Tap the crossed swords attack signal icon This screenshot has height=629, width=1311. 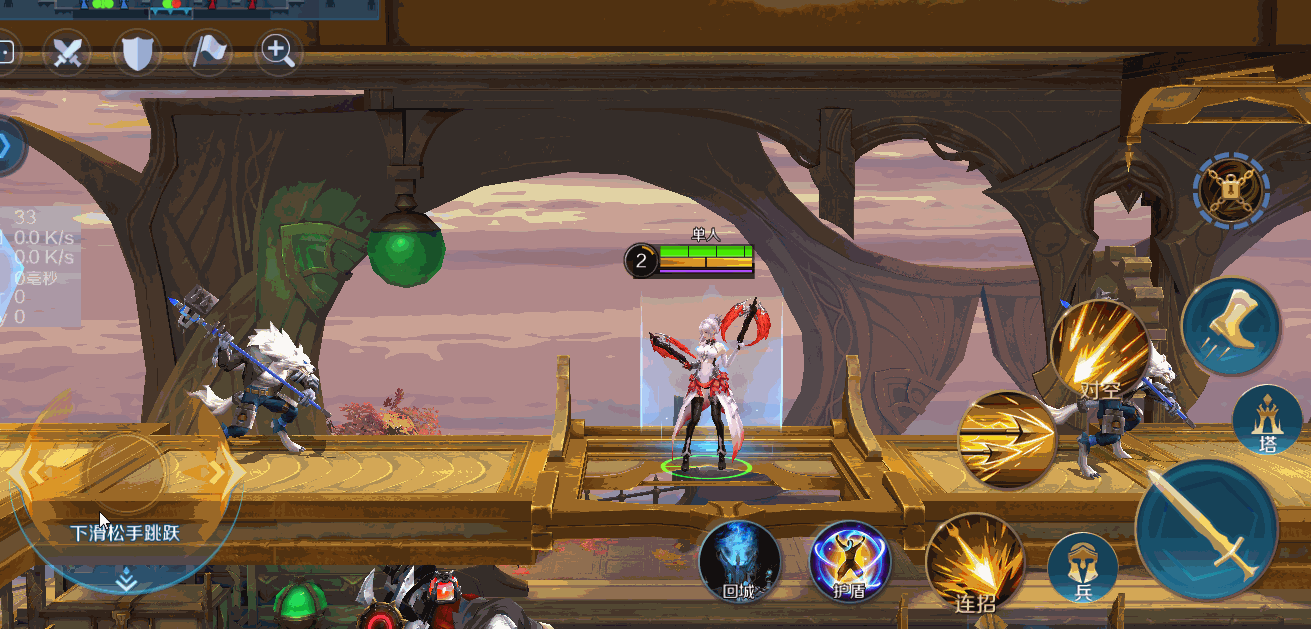pyautogui.click(x=67, y=52)
